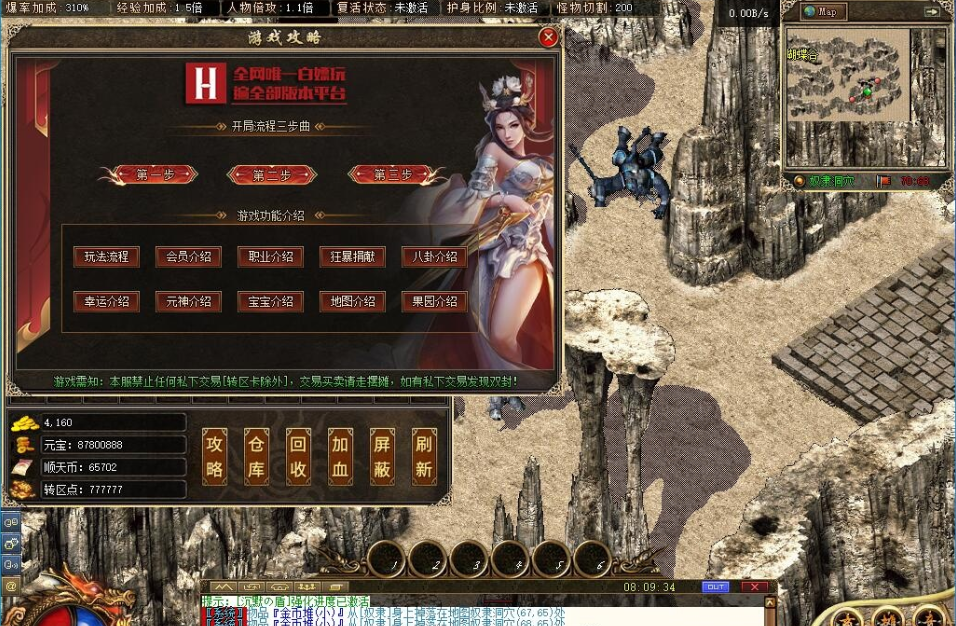Click the 狂暴捐献 button

pos(352,257)
